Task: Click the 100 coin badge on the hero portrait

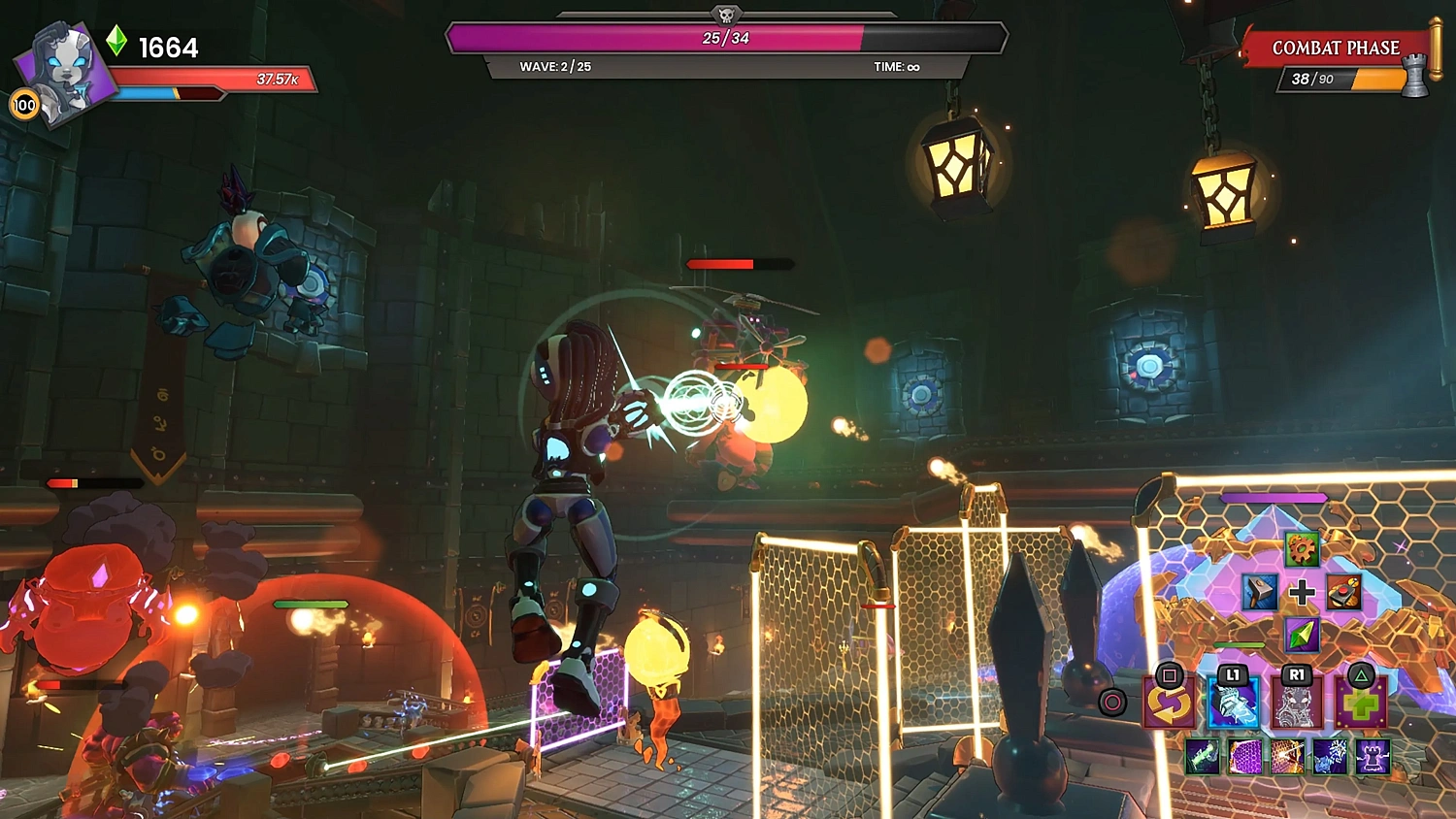Action: [24, 104]
